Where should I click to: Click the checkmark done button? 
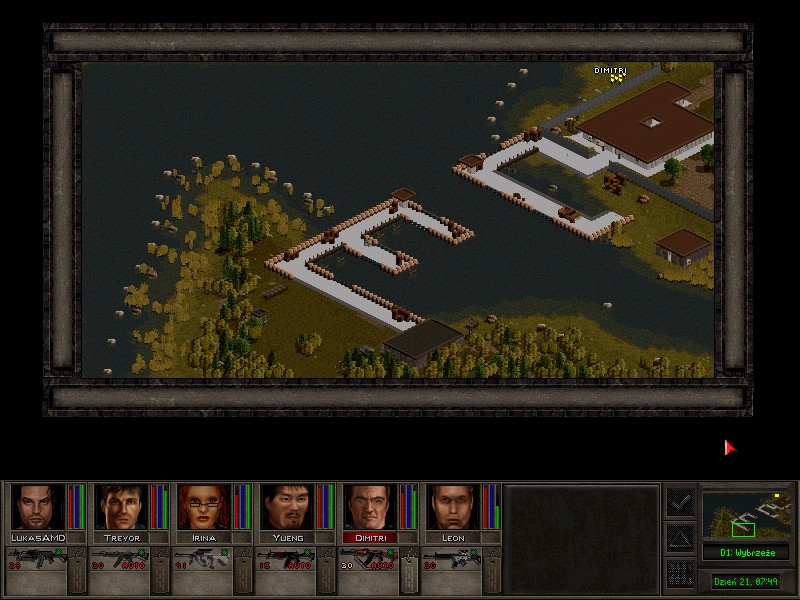680,501
